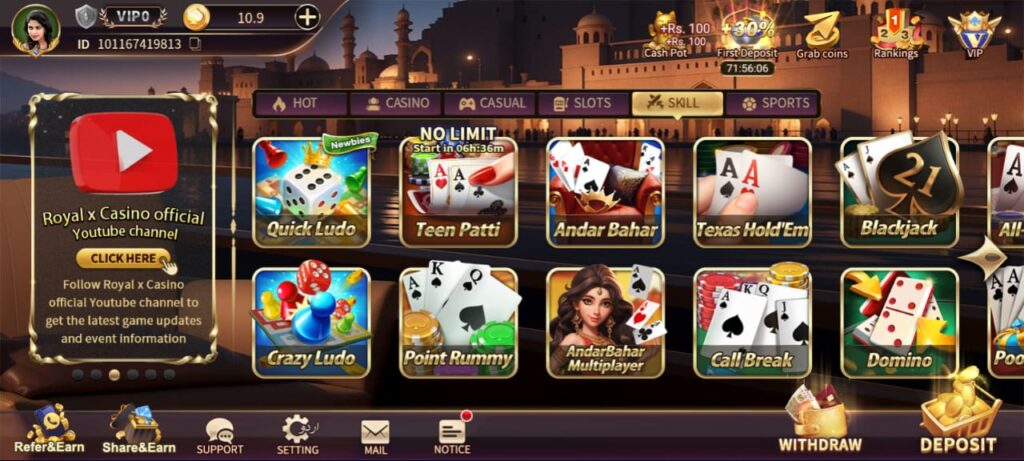This screenshot has width=1024, height=461.
Task: Select the Call Break game tile
Action: click(x=752, y=322)
